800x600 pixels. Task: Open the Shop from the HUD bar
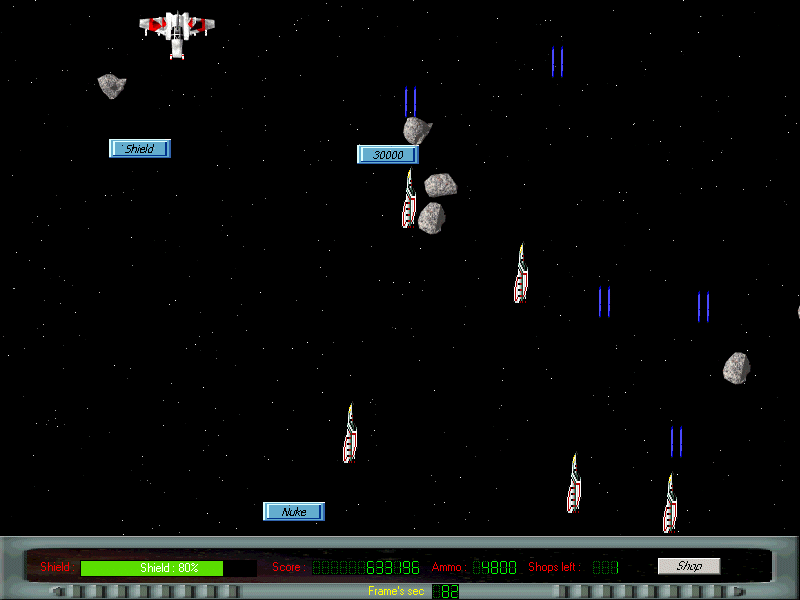(x=688, y=566)
